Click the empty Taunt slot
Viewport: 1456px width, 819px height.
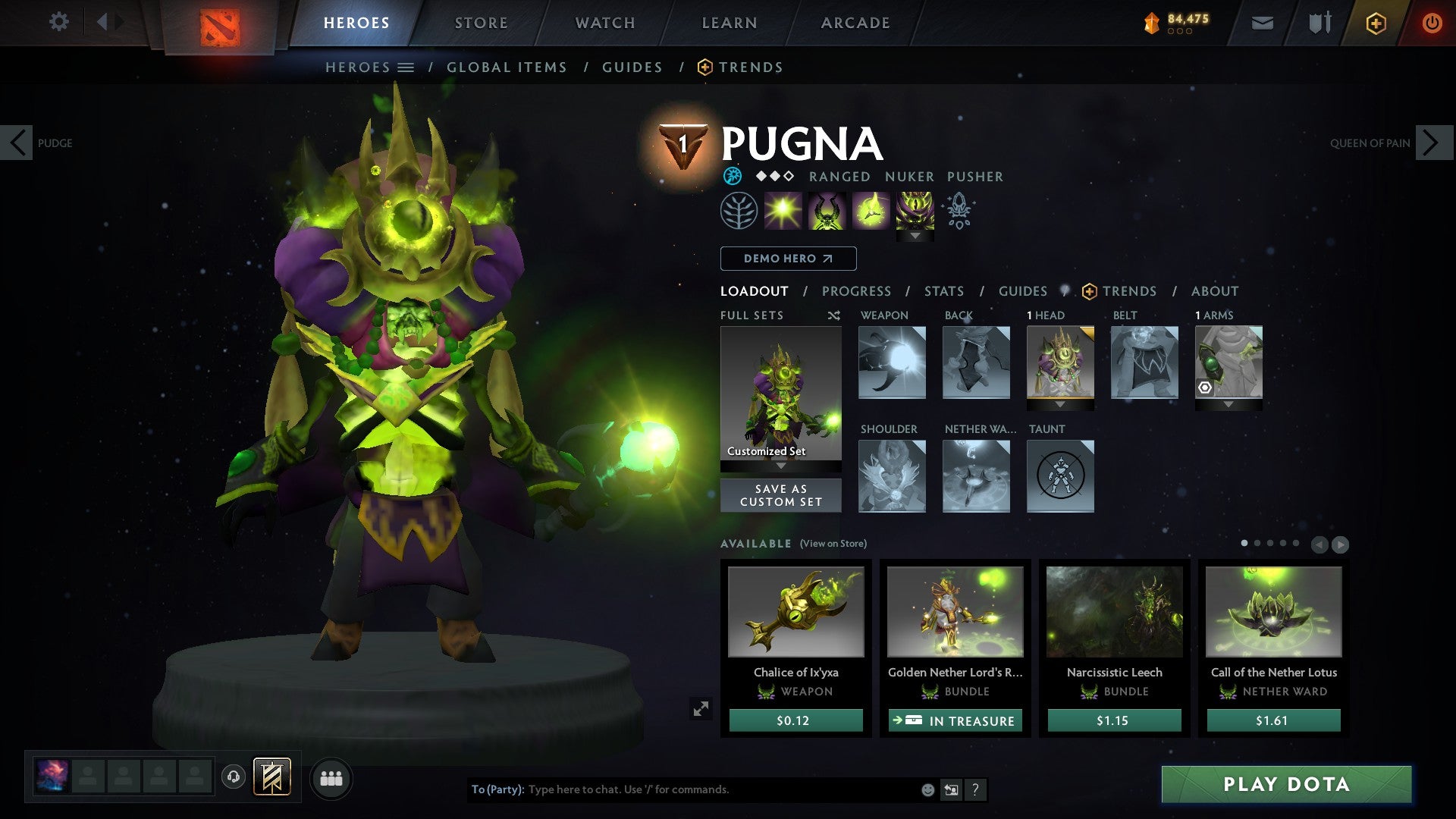tap(1060, 476)
